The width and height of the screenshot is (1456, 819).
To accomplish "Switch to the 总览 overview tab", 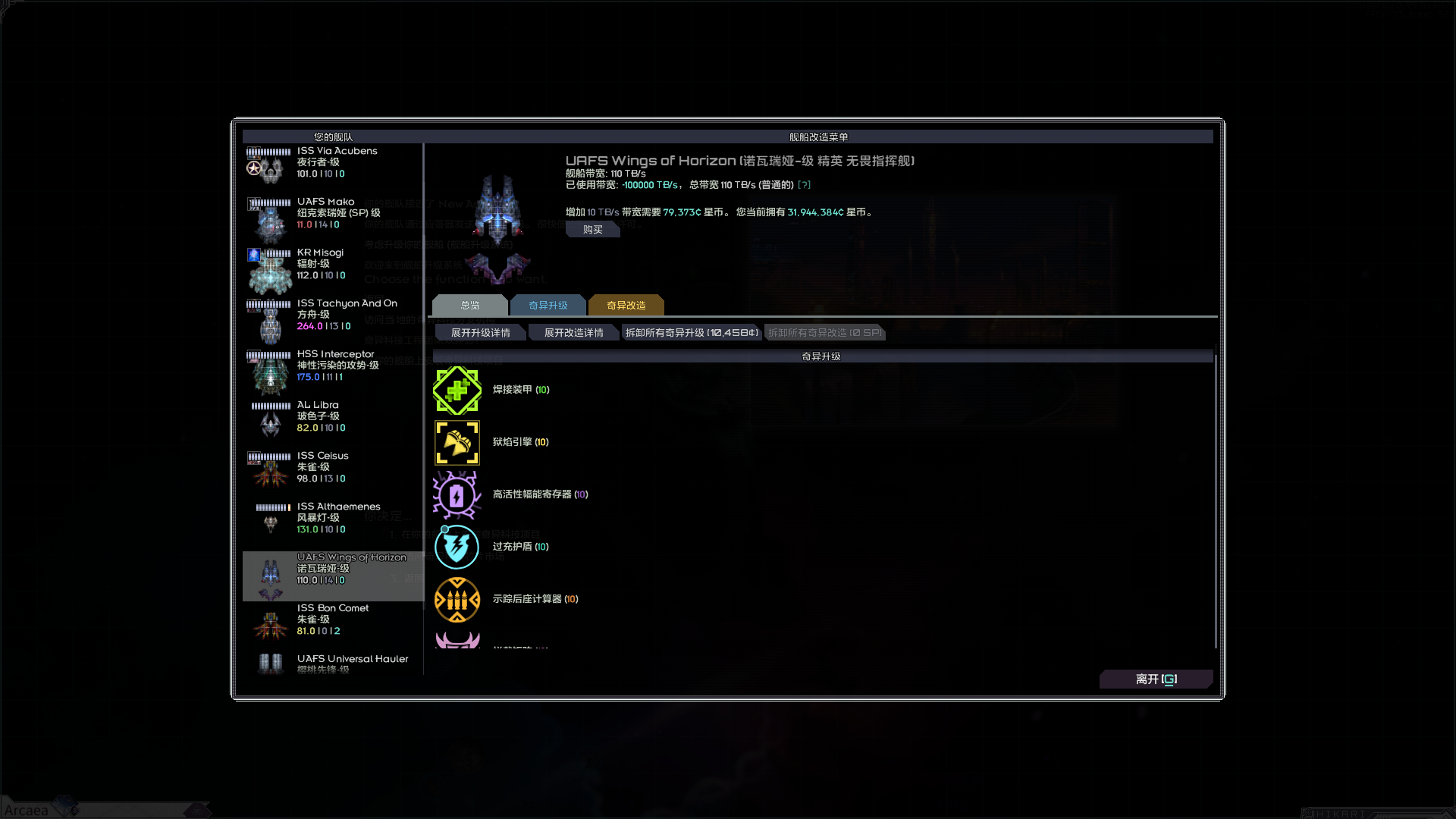I will [x=469, y=306].
